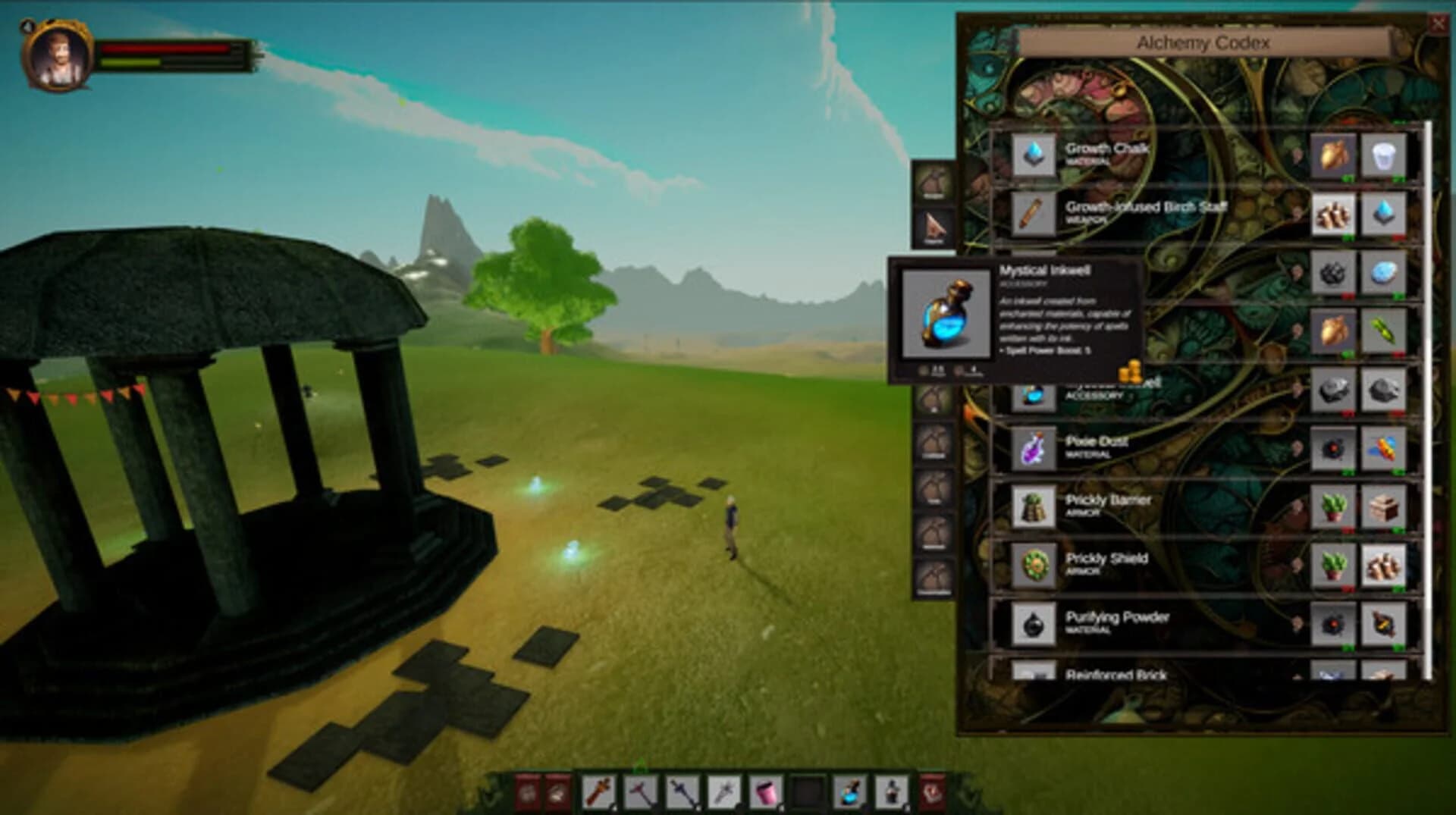This screenshot has height=815, width=1456.
Task: Click the Growth-Infused Birch Staff wand icon
Action: (x=1031, y=212)
